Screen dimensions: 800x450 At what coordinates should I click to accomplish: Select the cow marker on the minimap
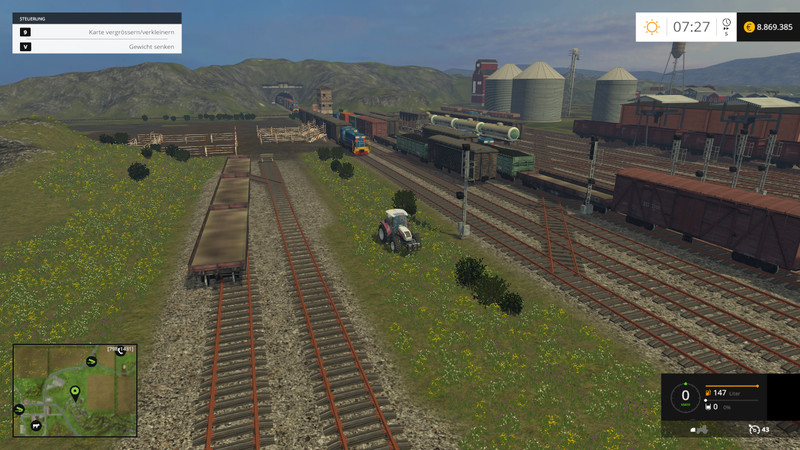point(36,425)
